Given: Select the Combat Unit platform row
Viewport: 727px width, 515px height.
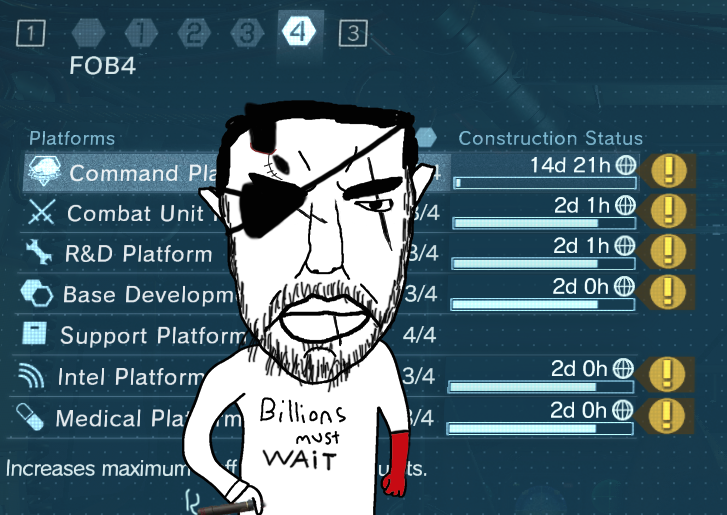Looking at the screenshot, I should [x=120, y=213].
